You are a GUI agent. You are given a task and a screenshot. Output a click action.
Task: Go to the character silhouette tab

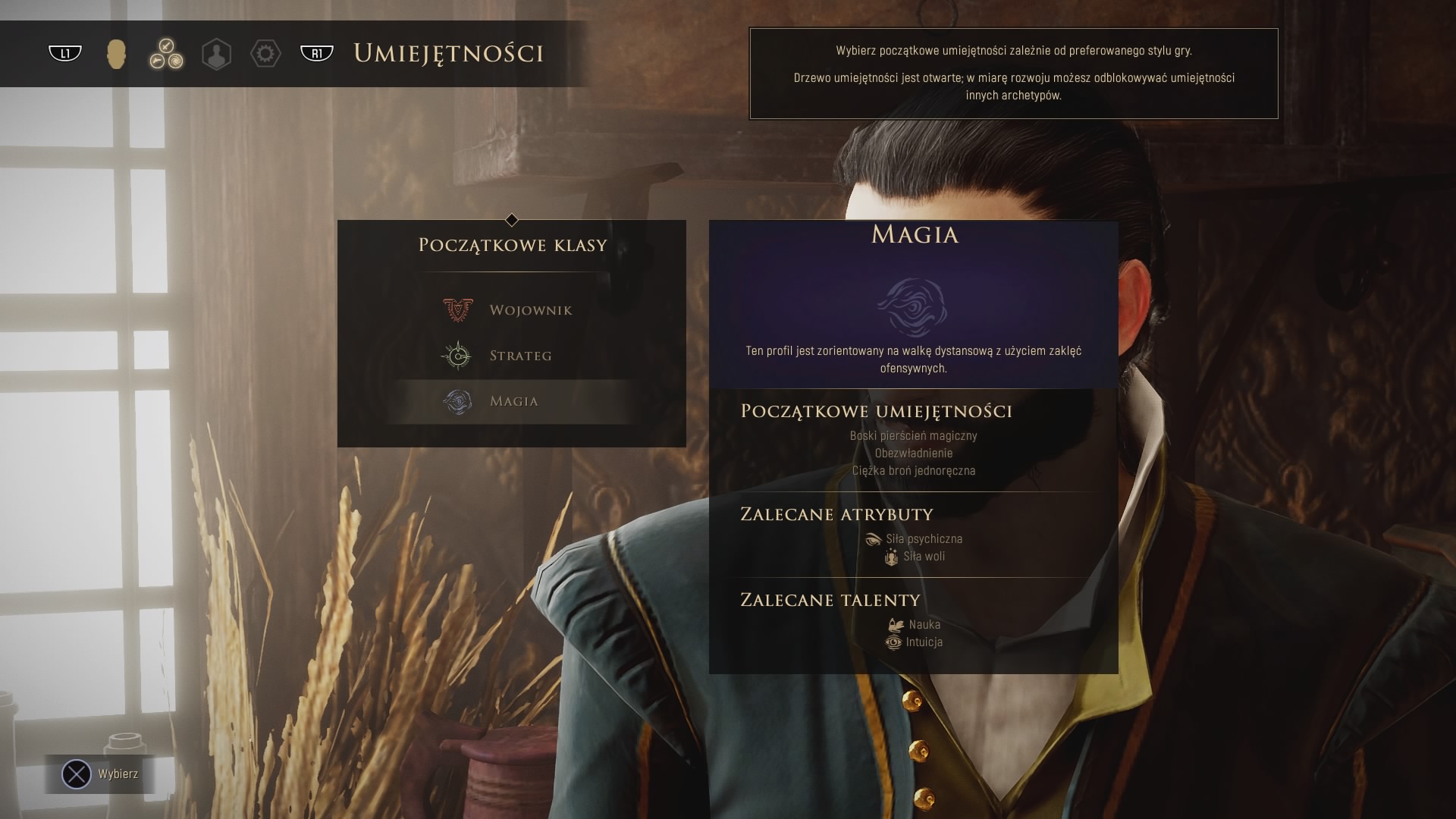[x=216, y=54]
